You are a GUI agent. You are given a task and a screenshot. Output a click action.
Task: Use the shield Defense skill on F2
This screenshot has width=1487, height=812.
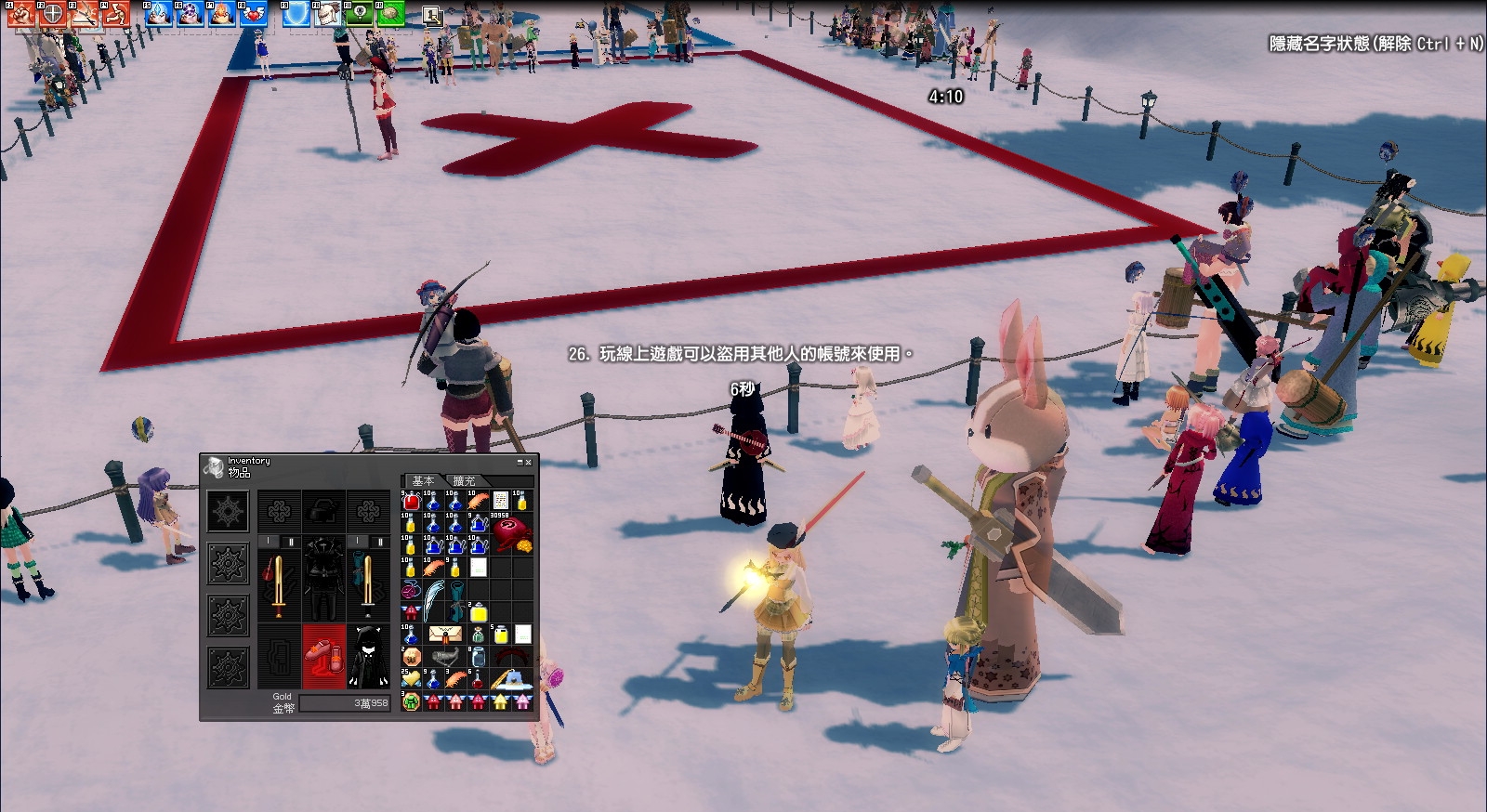53,14
